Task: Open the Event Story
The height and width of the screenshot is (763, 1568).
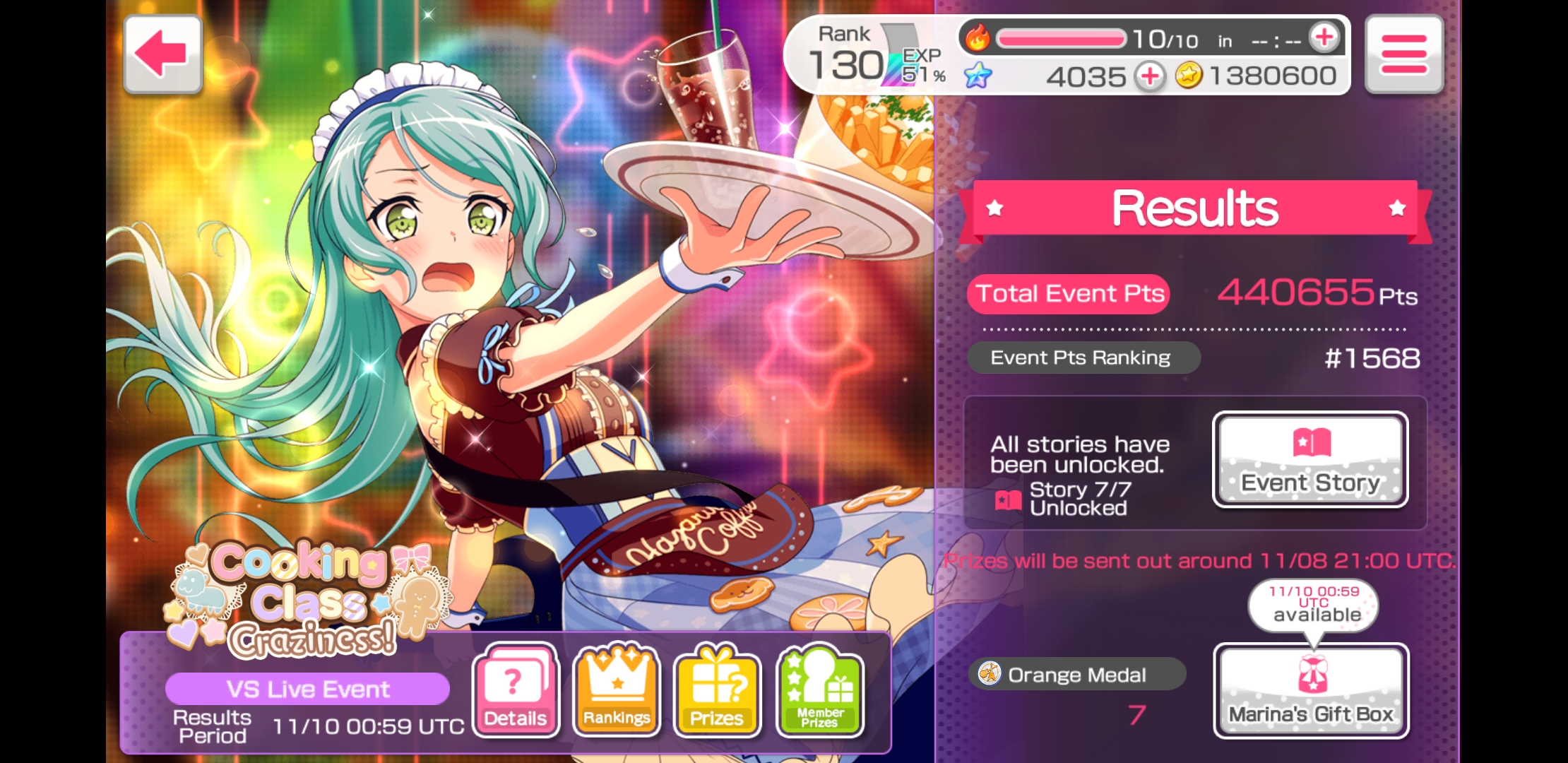Action: point(1310,460)
